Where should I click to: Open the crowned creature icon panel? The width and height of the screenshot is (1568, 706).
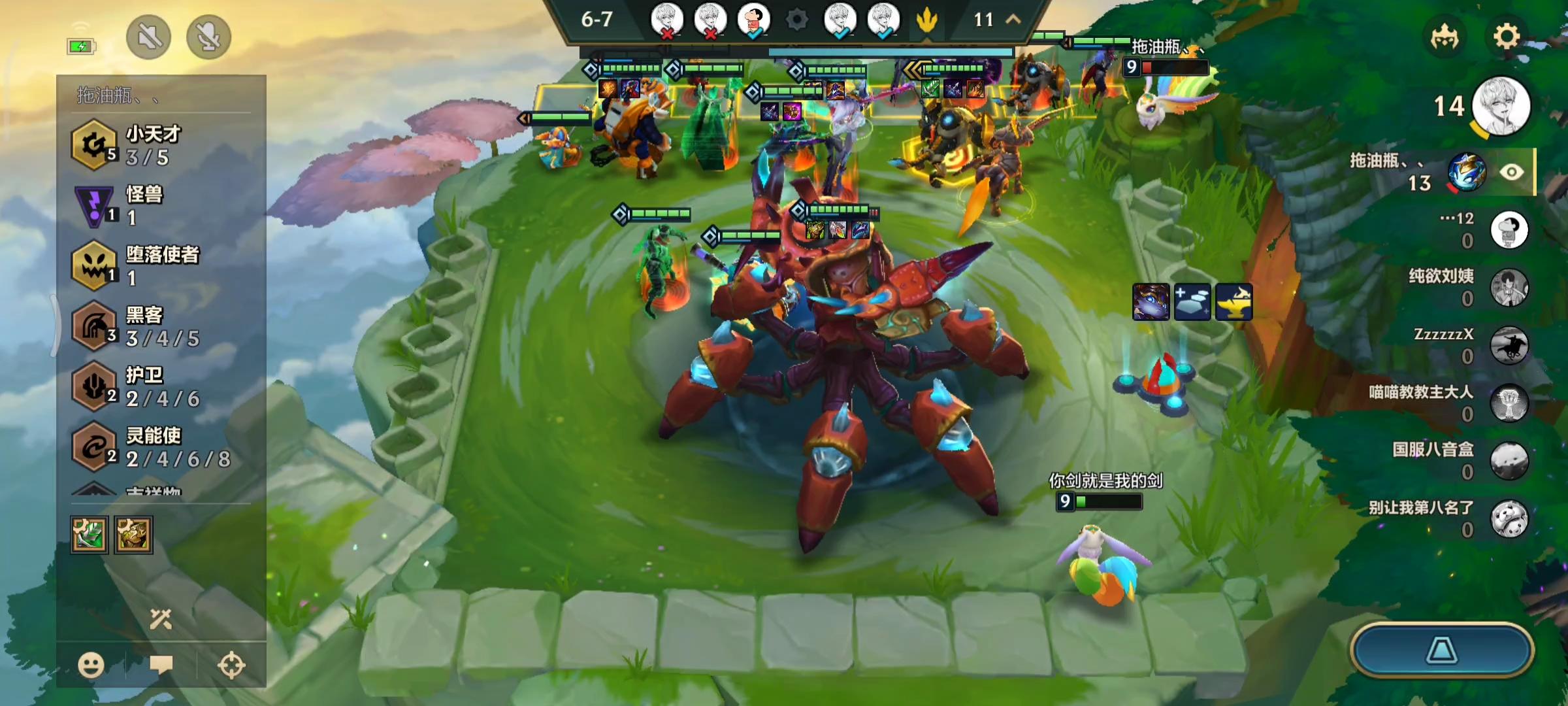tap(1445, 37)
